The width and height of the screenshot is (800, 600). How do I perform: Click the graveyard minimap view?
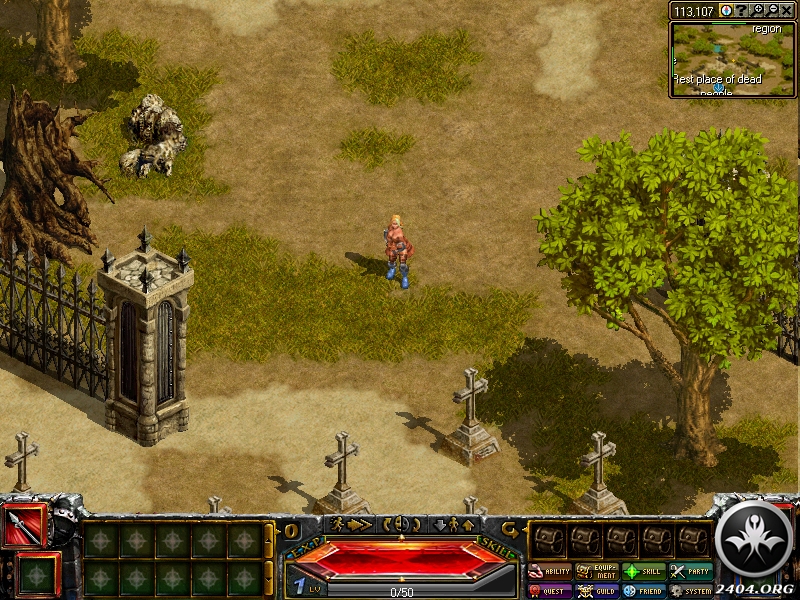coord(732,59)
